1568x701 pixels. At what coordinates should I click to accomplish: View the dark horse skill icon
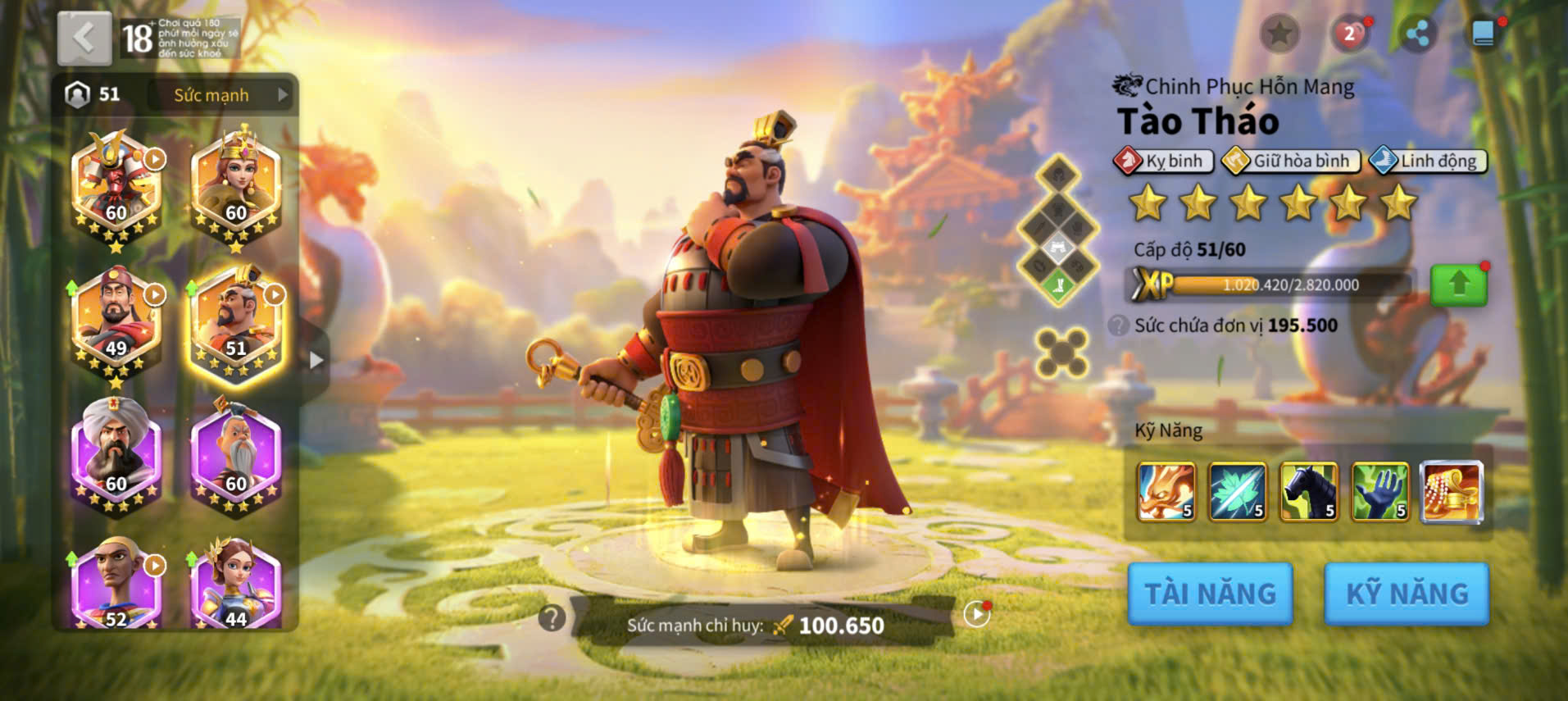coord(1309,492)
